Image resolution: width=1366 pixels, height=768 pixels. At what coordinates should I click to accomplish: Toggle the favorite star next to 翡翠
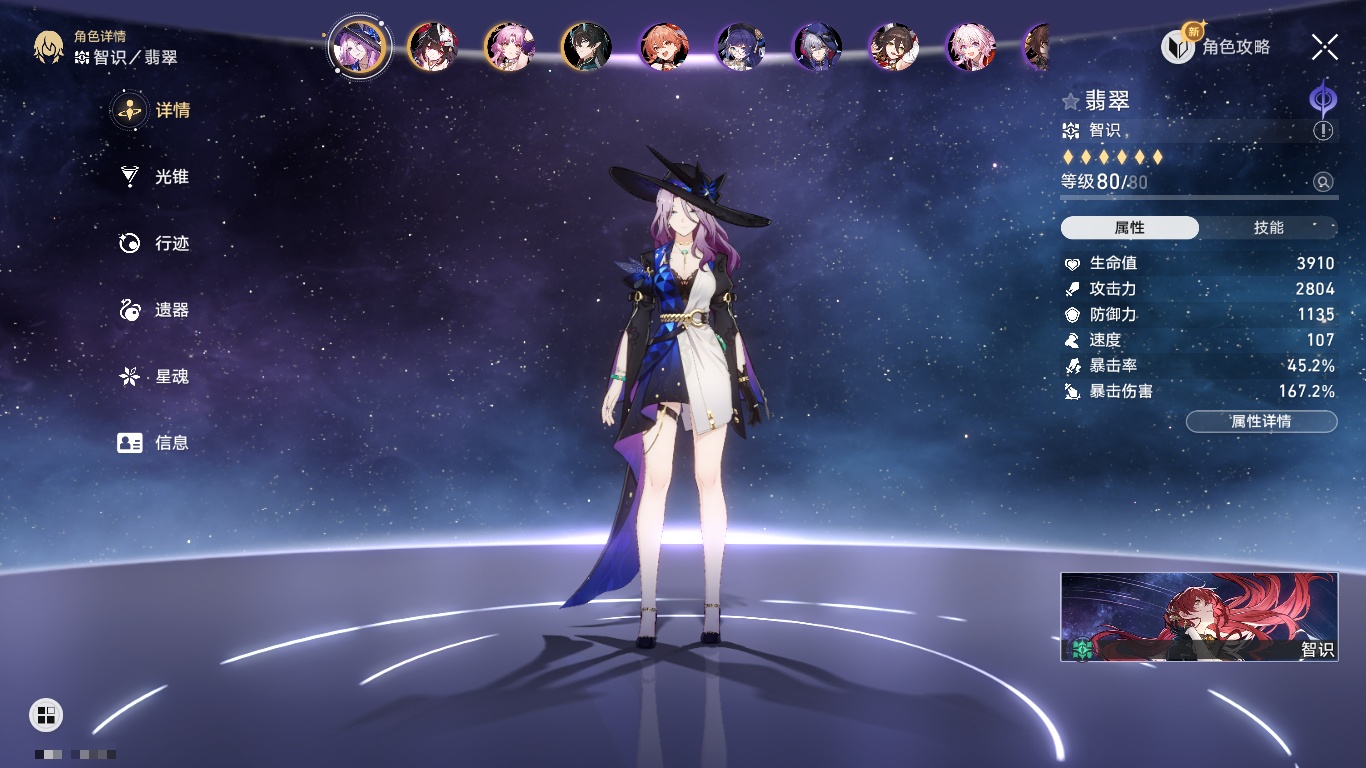point(1071,102)
